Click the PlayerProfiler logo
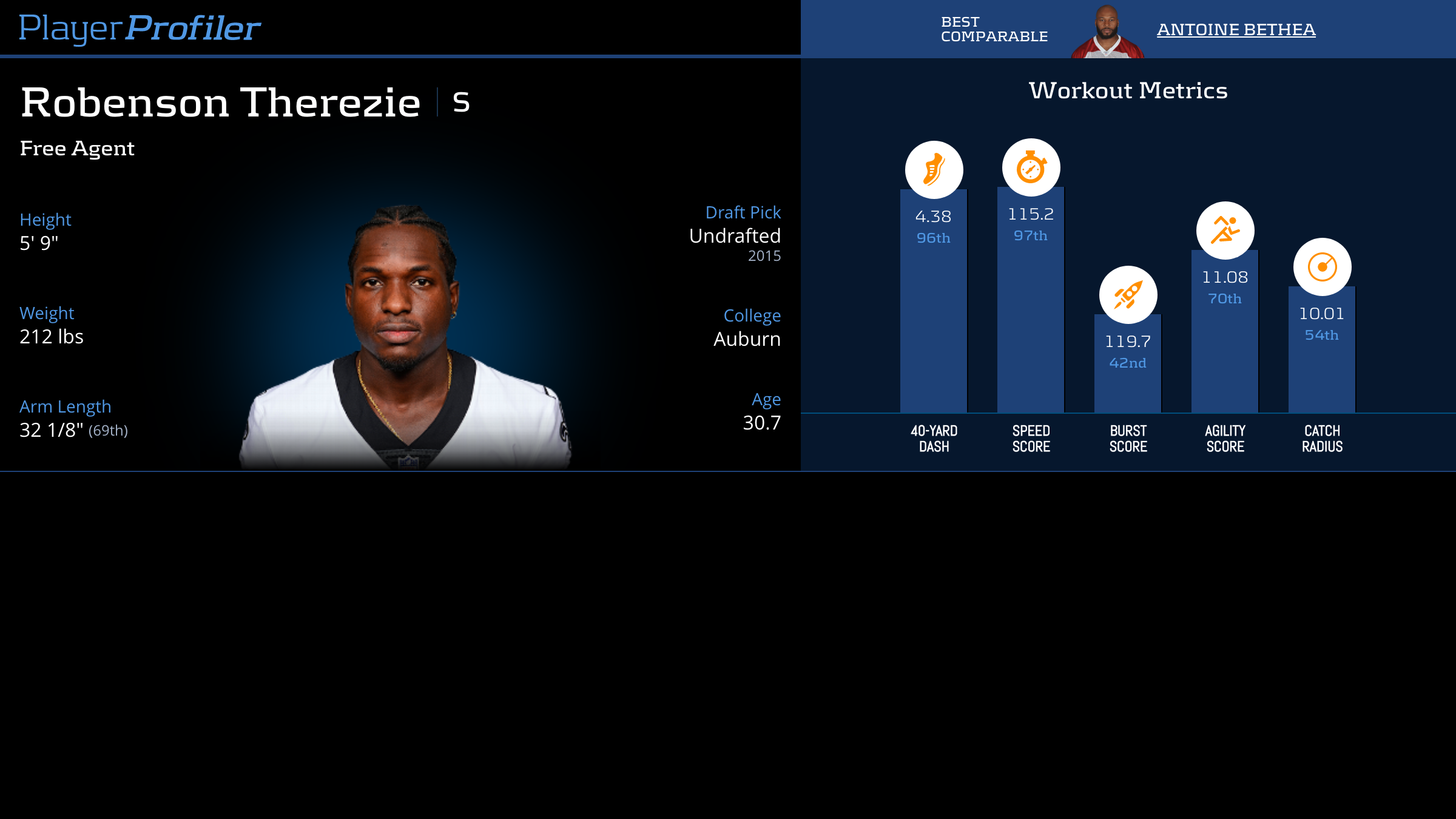This screenshot has height=819, width=1456. [140, 28]
